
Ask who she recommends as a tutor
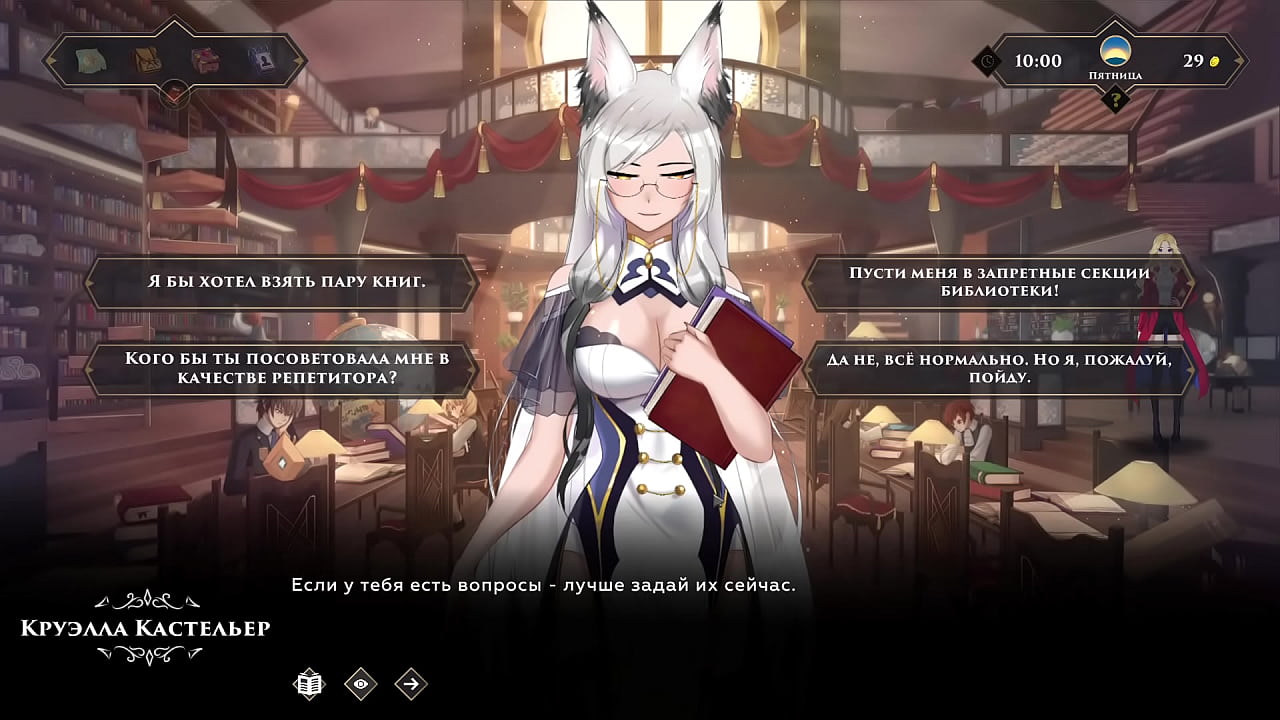point(286,368)
